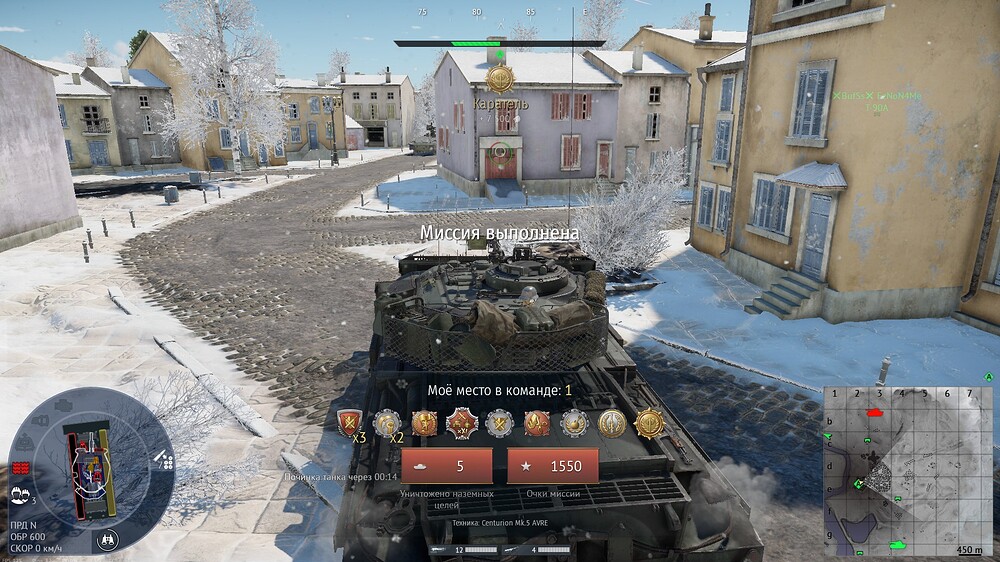Activate the binoculars icon
1000x562 pixels.
pyautogui.click(x=108, y=539)
